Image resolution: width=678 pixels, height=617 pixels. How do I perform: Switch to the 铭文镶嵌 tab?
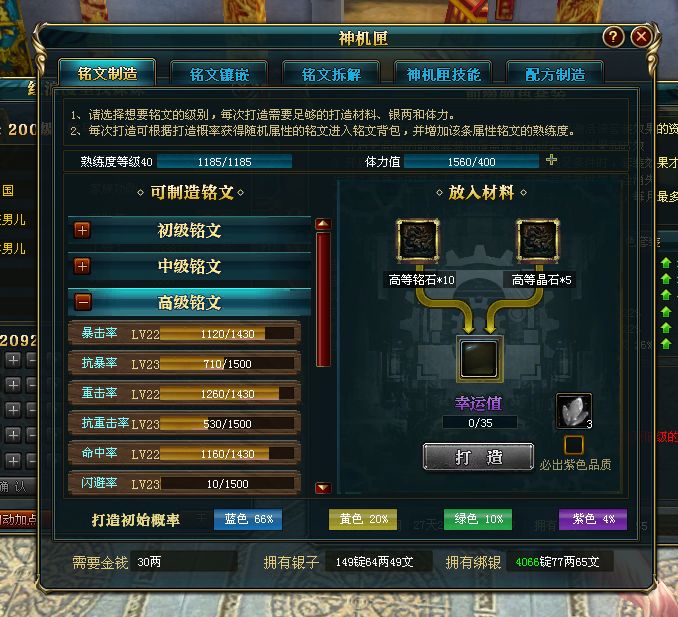coord(220,75)
